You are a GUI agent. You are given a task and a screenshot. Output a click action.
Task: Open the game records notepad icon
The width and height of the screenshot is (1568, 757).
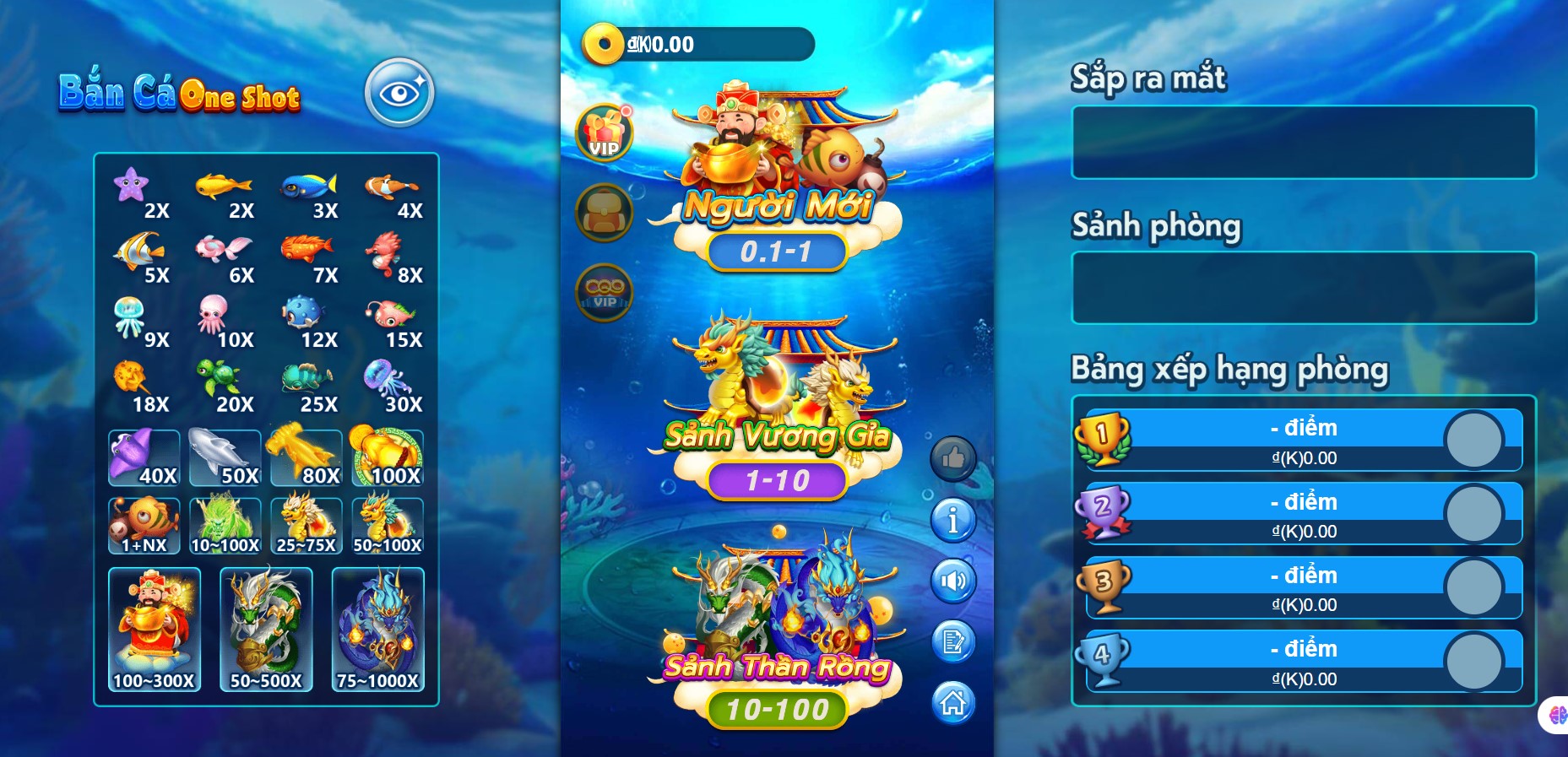pos(953,642)
